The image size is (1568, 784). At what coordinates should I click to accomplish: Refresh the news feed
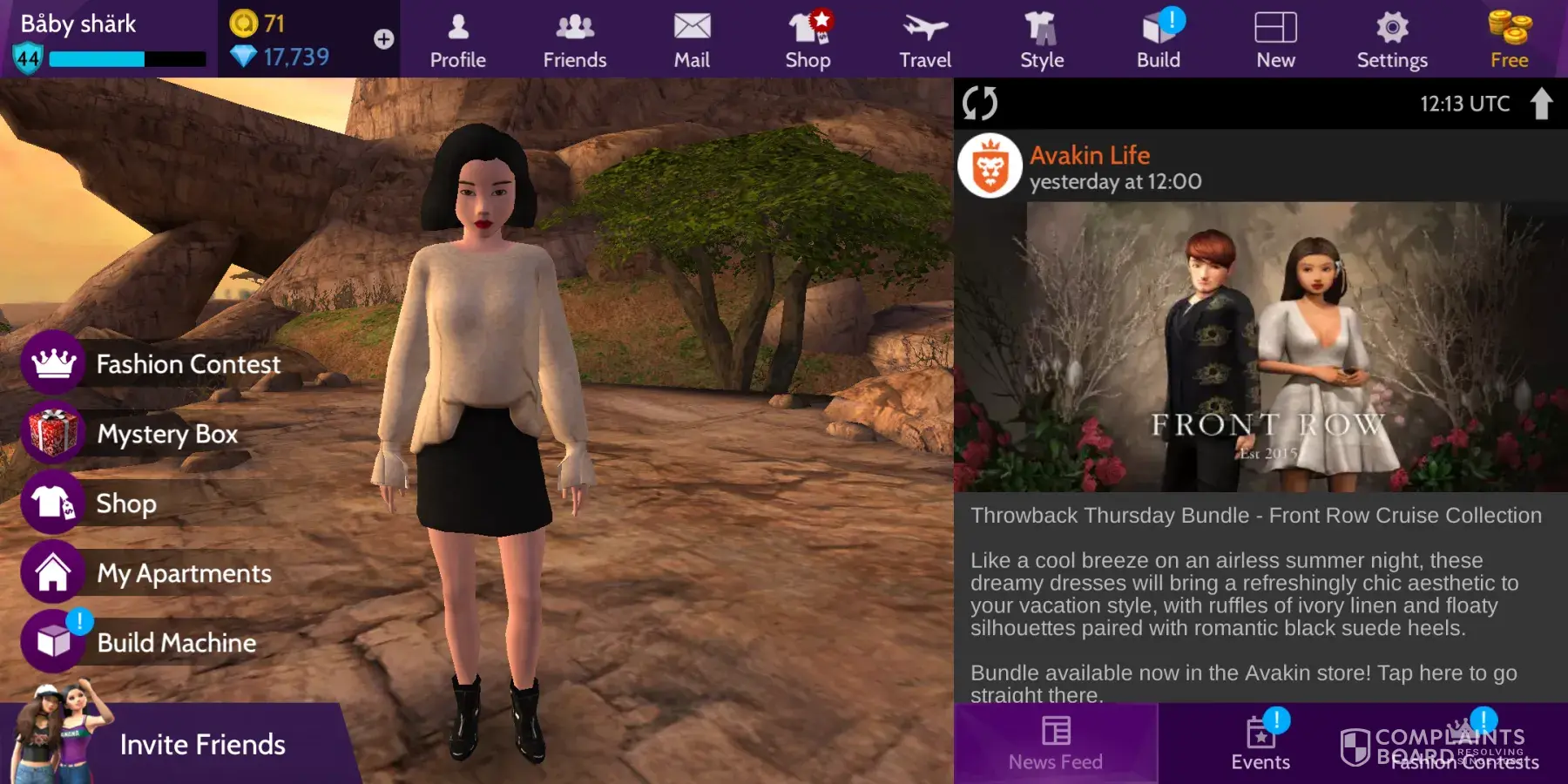pyautogui.click(x=980, y=103)
